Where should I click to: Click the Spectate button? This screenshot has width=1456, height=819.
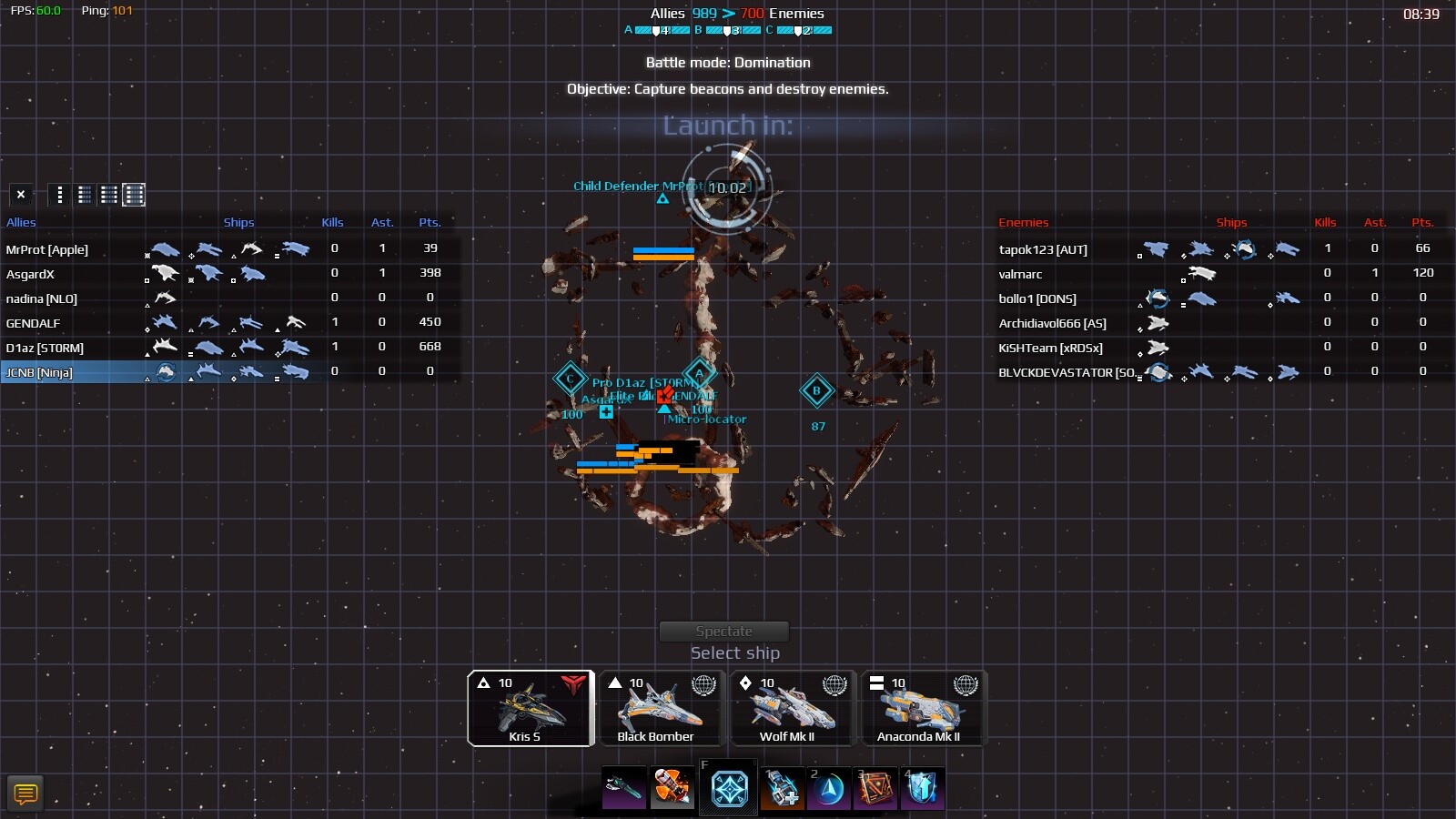tap(724, 631)
